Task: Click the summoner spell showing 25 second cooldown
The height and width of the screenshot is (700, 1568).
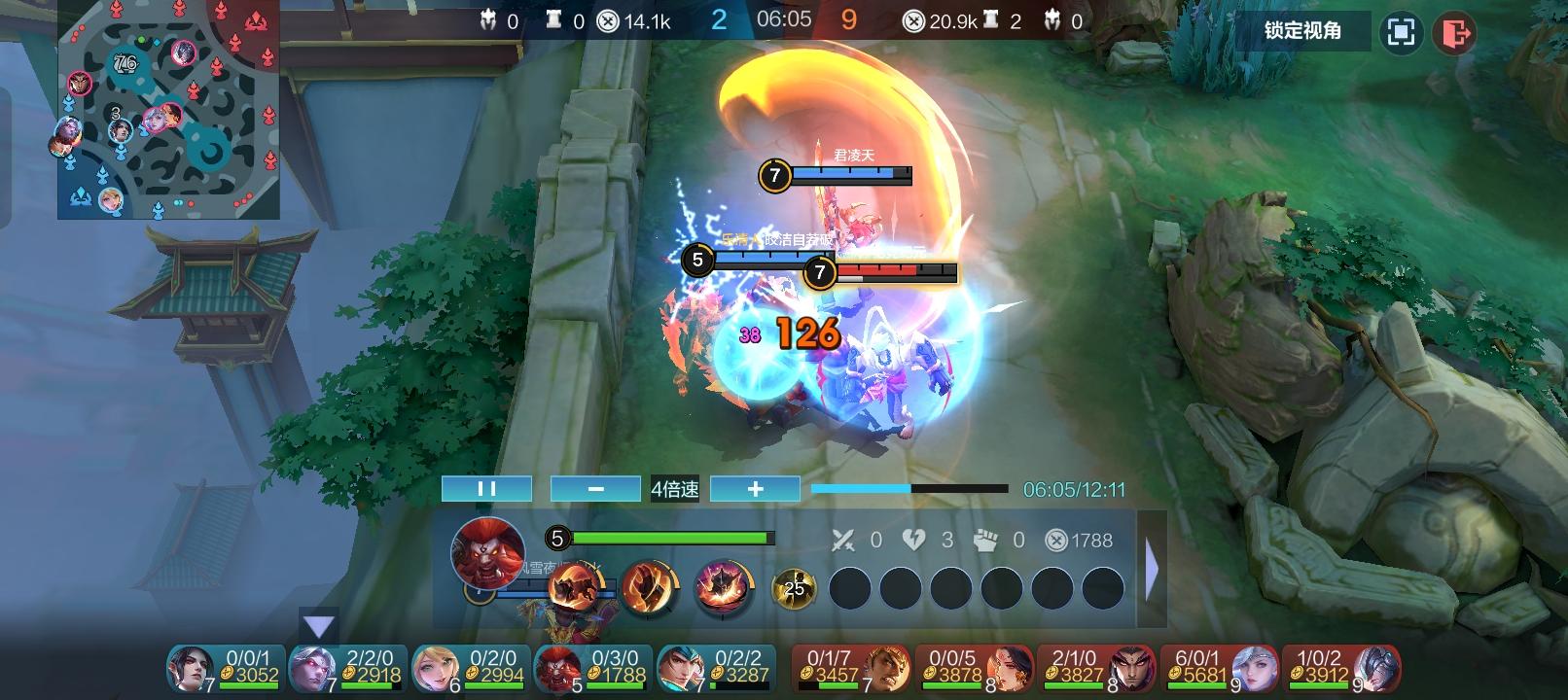Action: click(x=796, y=586)
